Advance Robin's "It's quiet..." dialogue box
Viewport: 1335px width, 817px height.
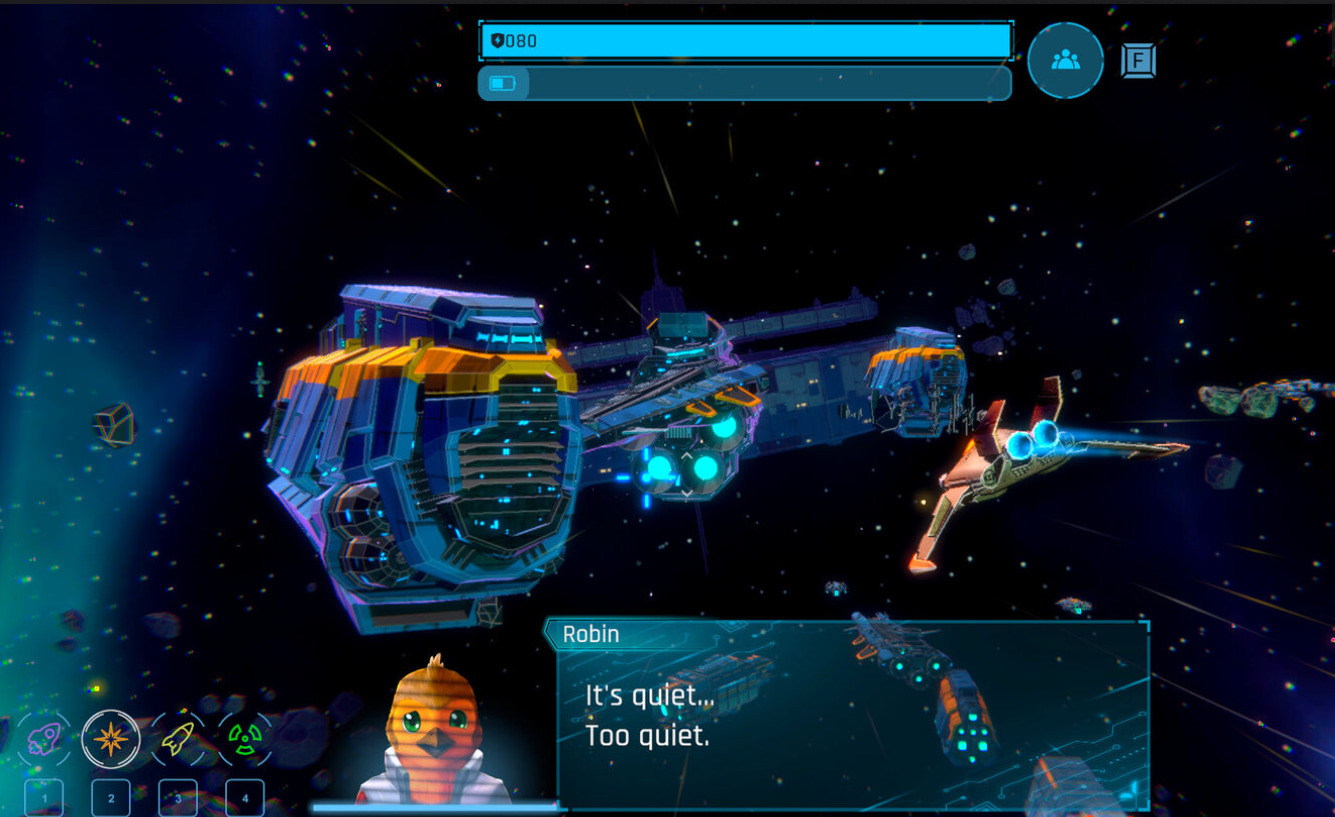tap(852, 716)
